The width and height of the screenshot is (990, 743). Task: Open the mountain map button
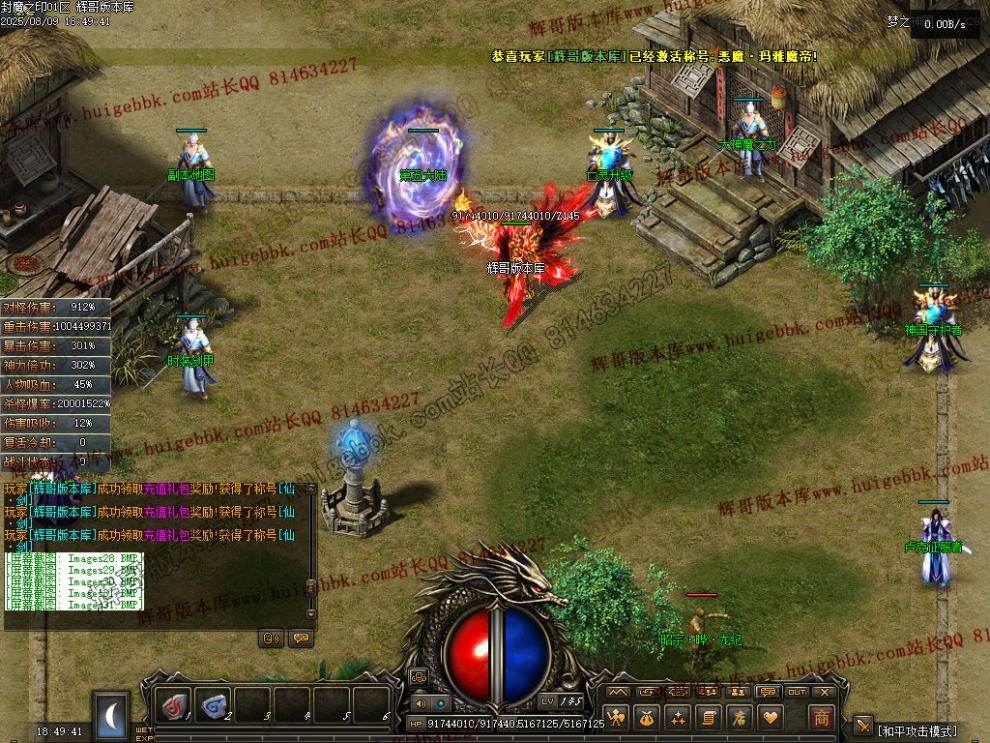[x=618, y=691]
